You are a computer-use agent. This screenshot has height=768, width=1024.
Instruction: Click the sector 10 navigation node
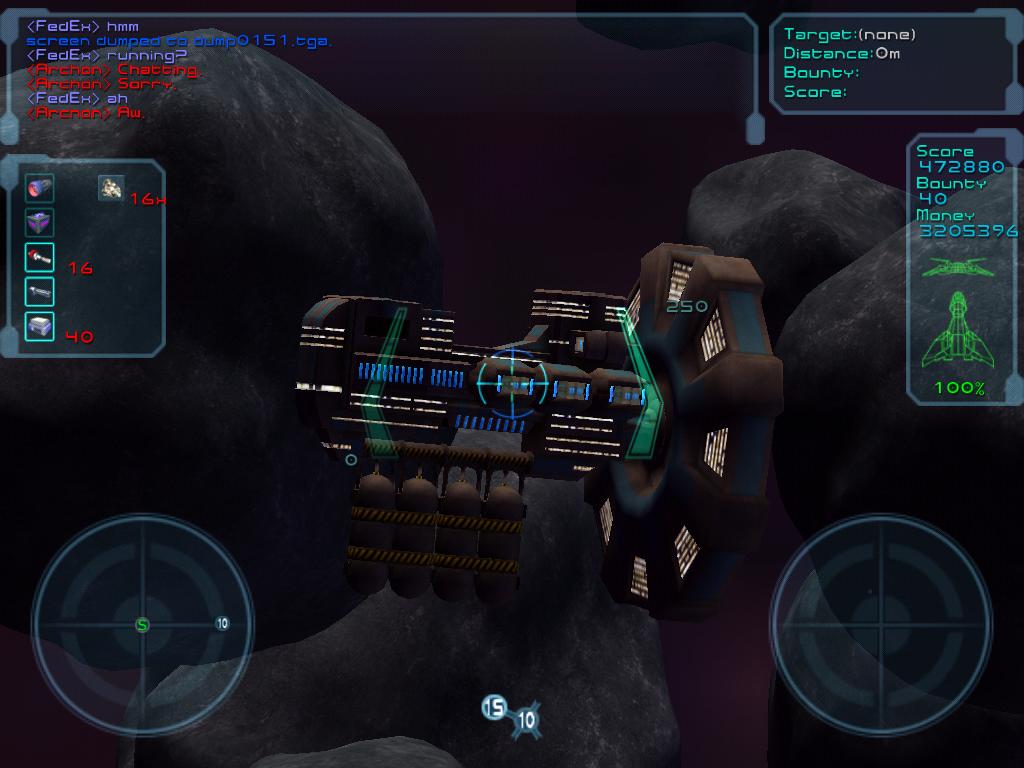(x=526, y=719)
